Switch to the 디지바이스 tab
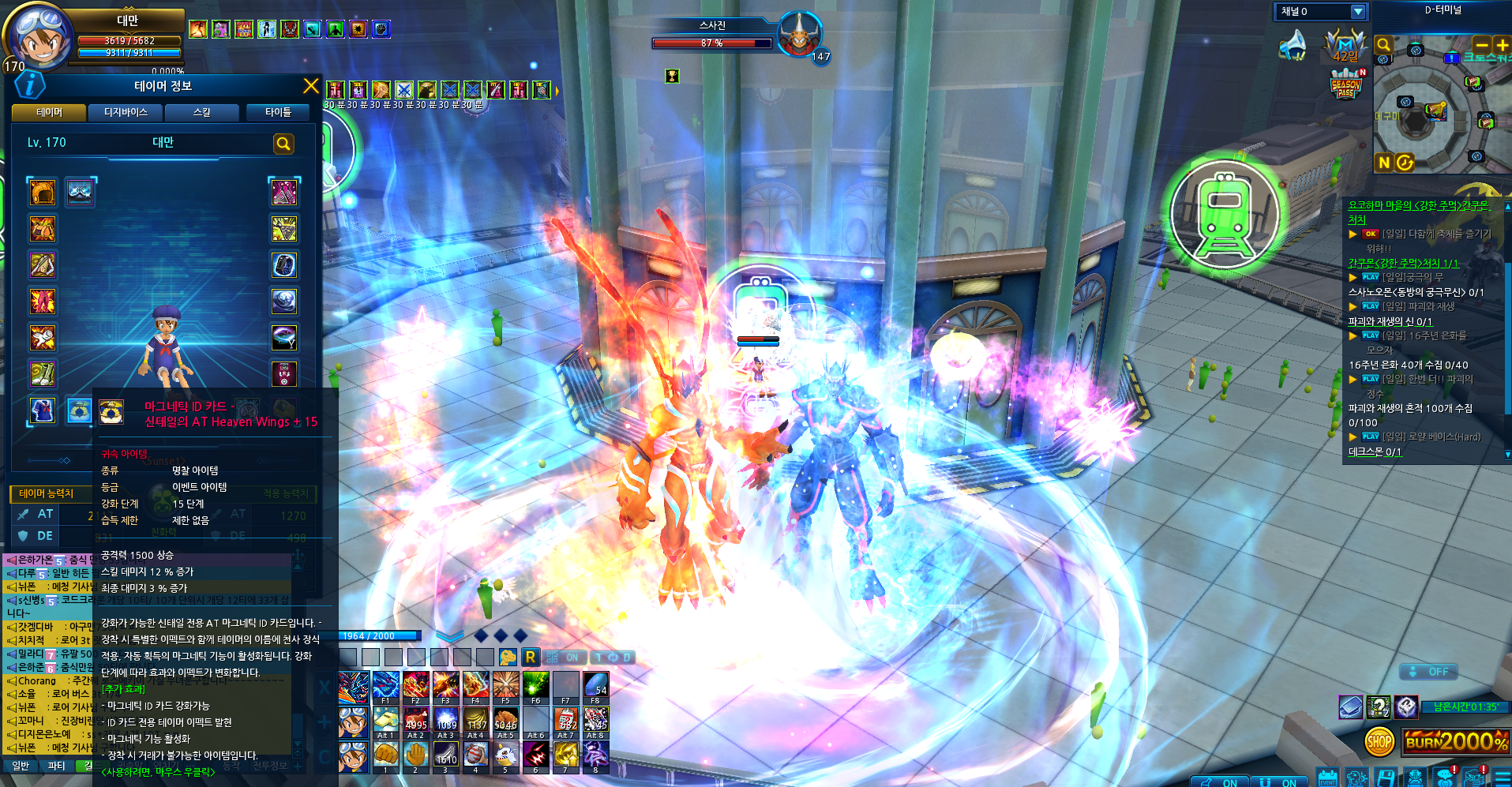Image resolution: width=1512 pixels, height=787 pixels. click(x=126, y=113)
